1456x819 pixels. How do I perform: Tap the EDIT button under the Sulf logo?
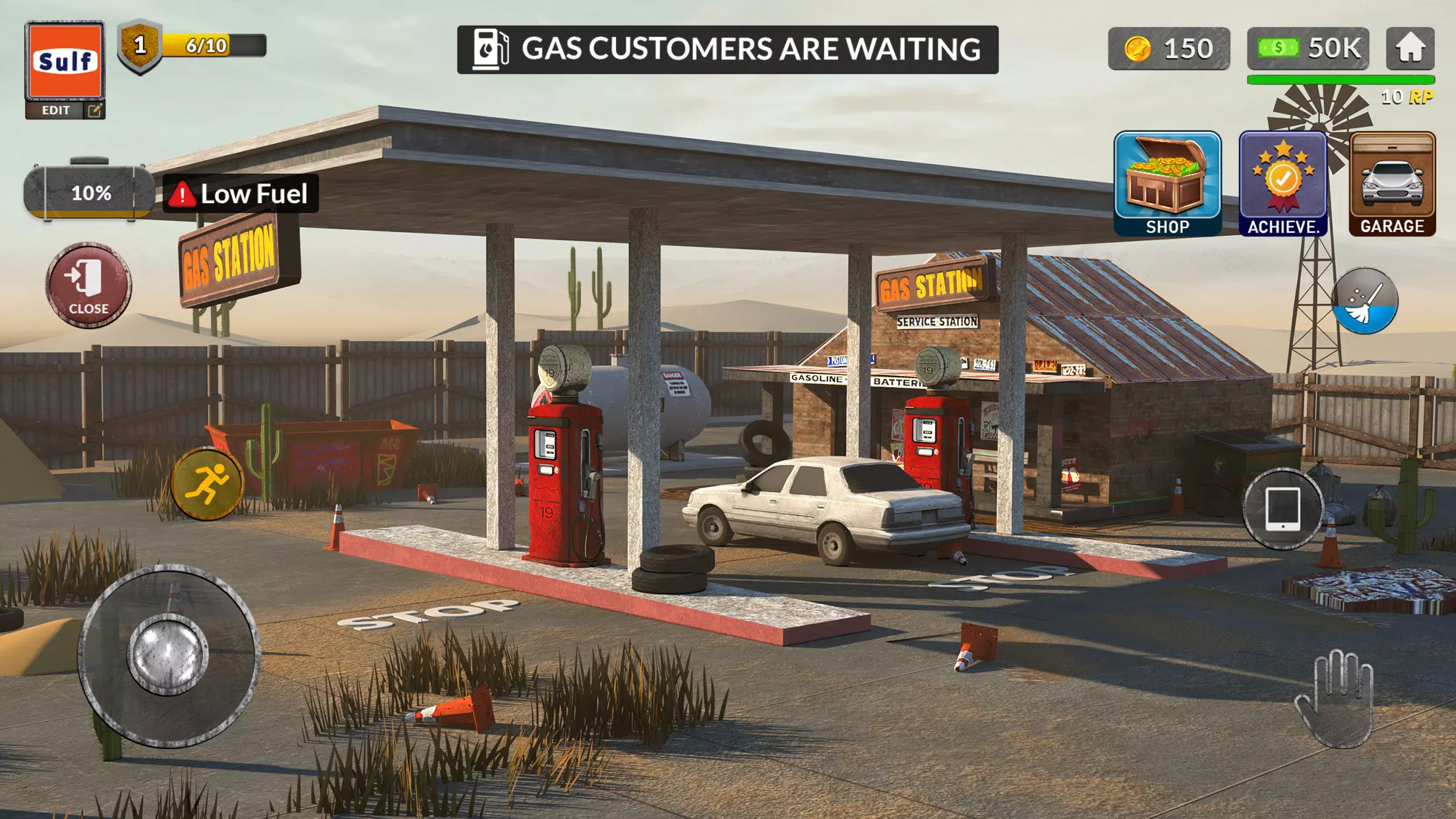pyautogui.click(x=56, y=110)
